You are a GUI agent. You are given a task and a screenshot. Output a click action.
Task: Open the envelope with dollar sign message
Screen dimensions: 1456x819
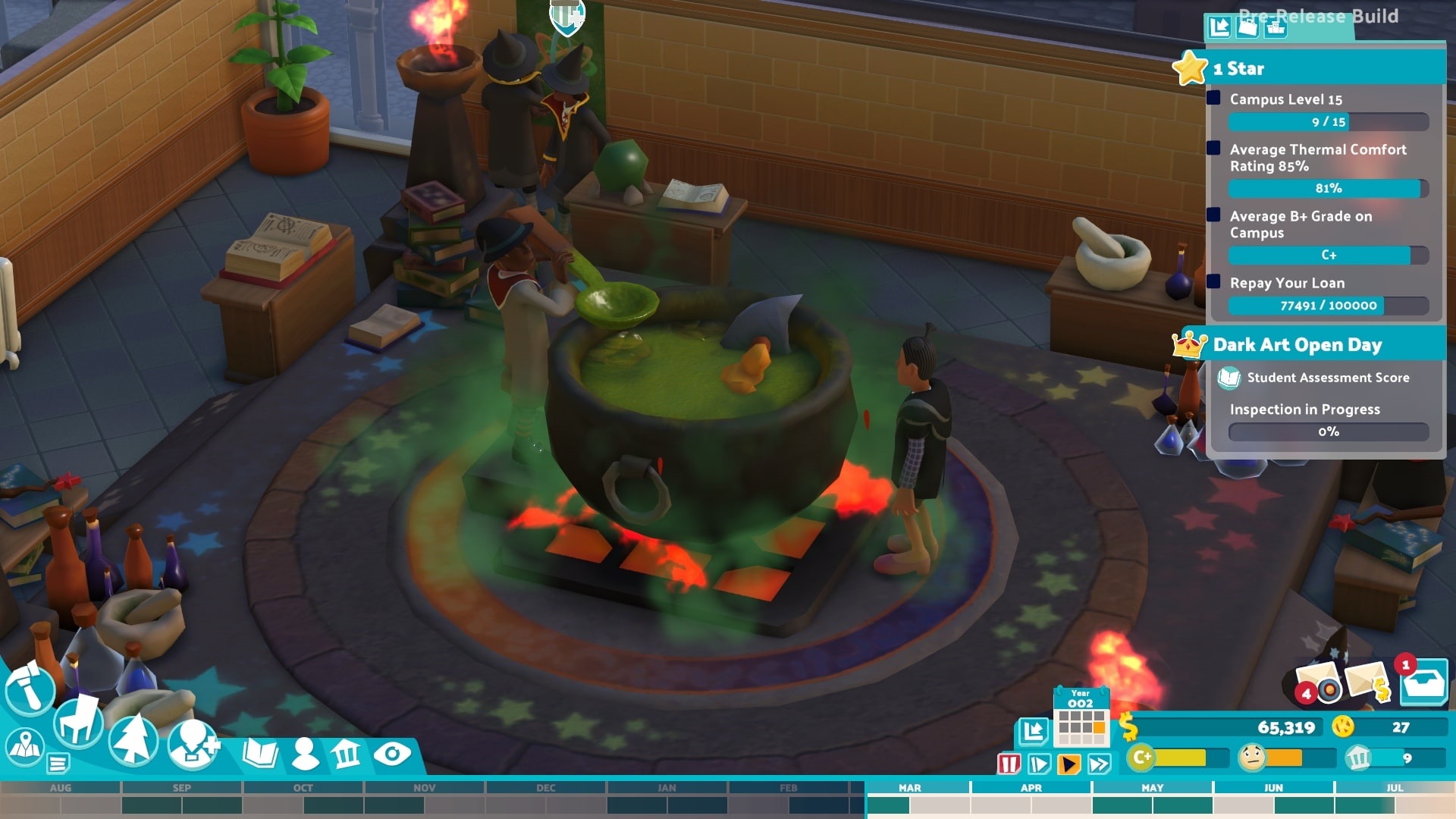pos(1370,680)
